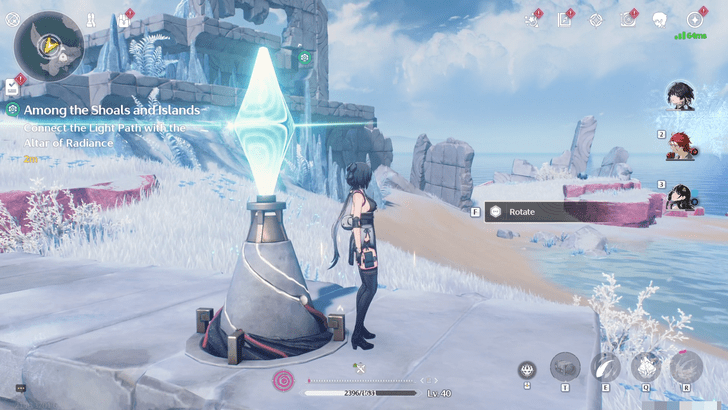Switch to the red-haired second party character
Image resolution: width=728 pixels, height=410 pixels.
click(682, 145)
